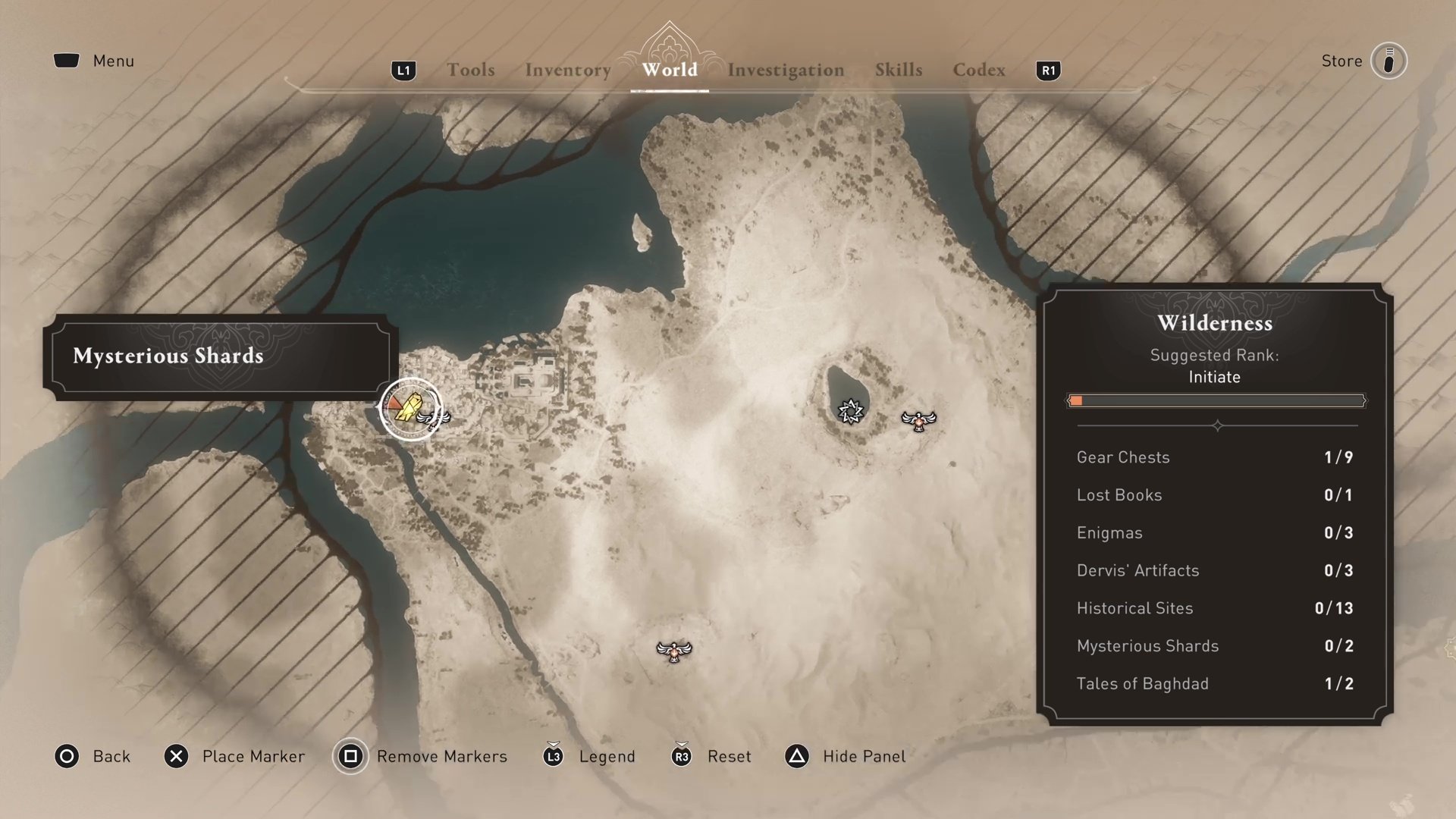Screen dimensions: 1456x819
Task: Open the Skills tab
Action: click(899, 70)
